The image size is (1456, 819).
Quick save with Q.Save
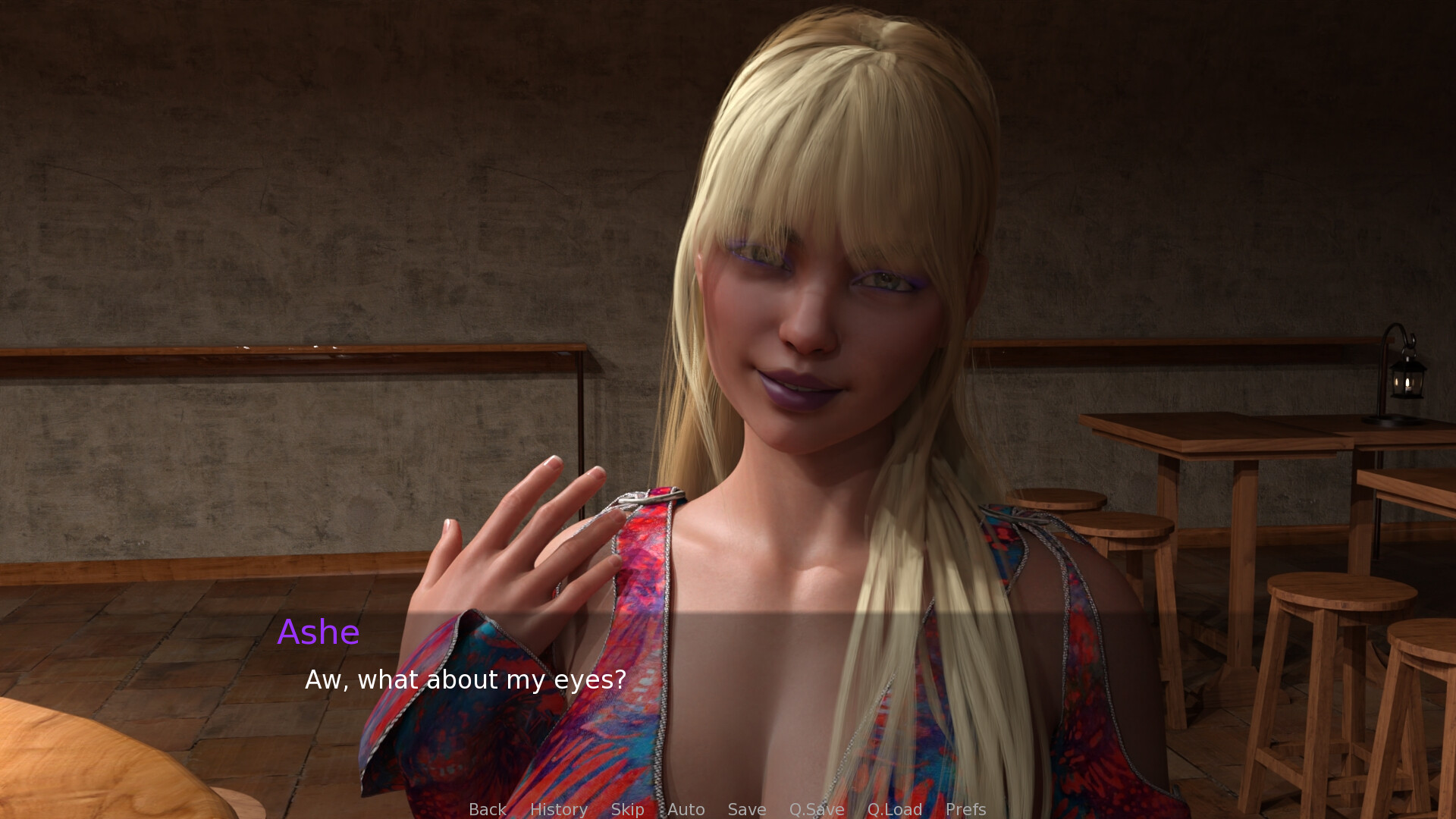(816, 809)
